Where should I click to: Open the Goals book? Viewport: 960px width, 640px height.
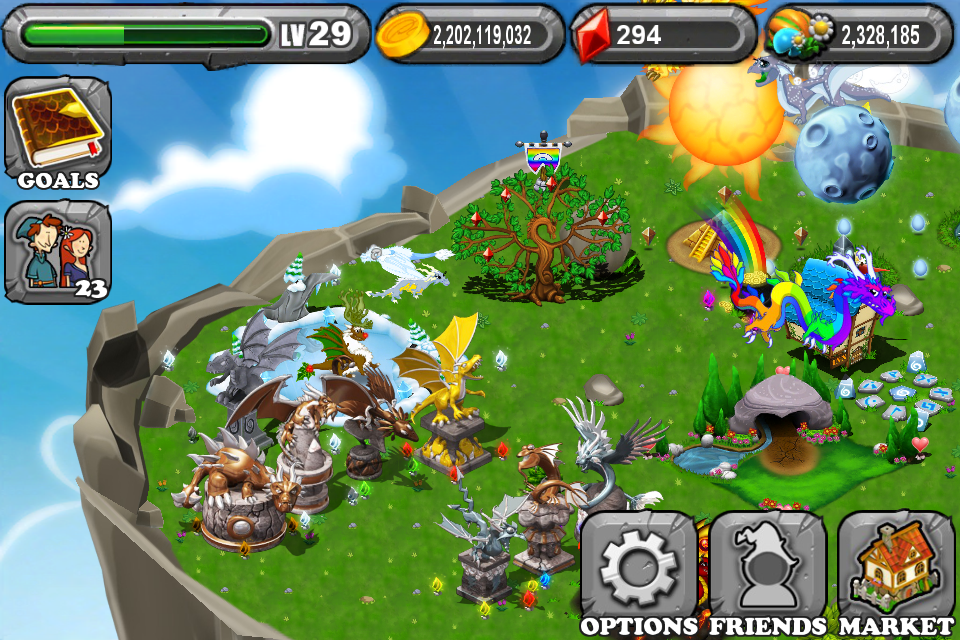coord(58,130)
